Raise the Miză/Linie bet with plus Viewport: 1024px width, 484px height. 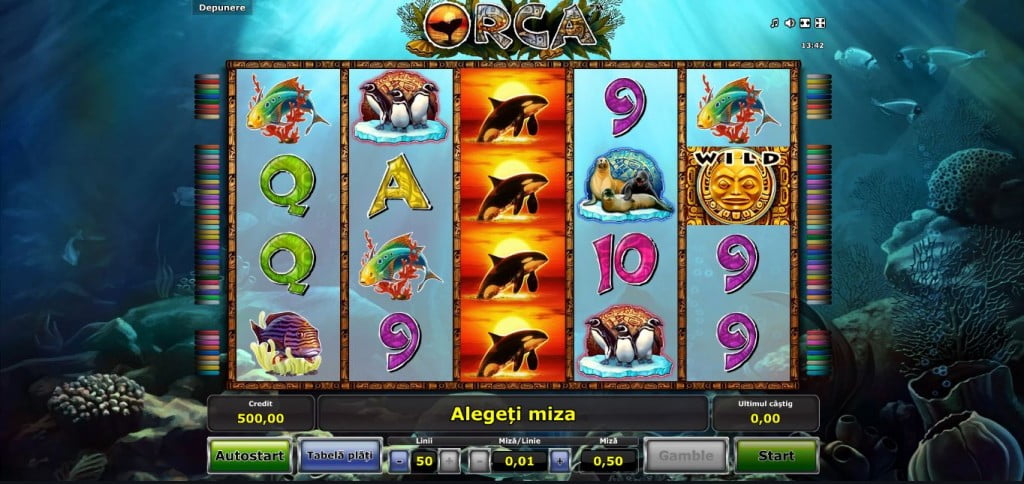[x=559, y=460]
